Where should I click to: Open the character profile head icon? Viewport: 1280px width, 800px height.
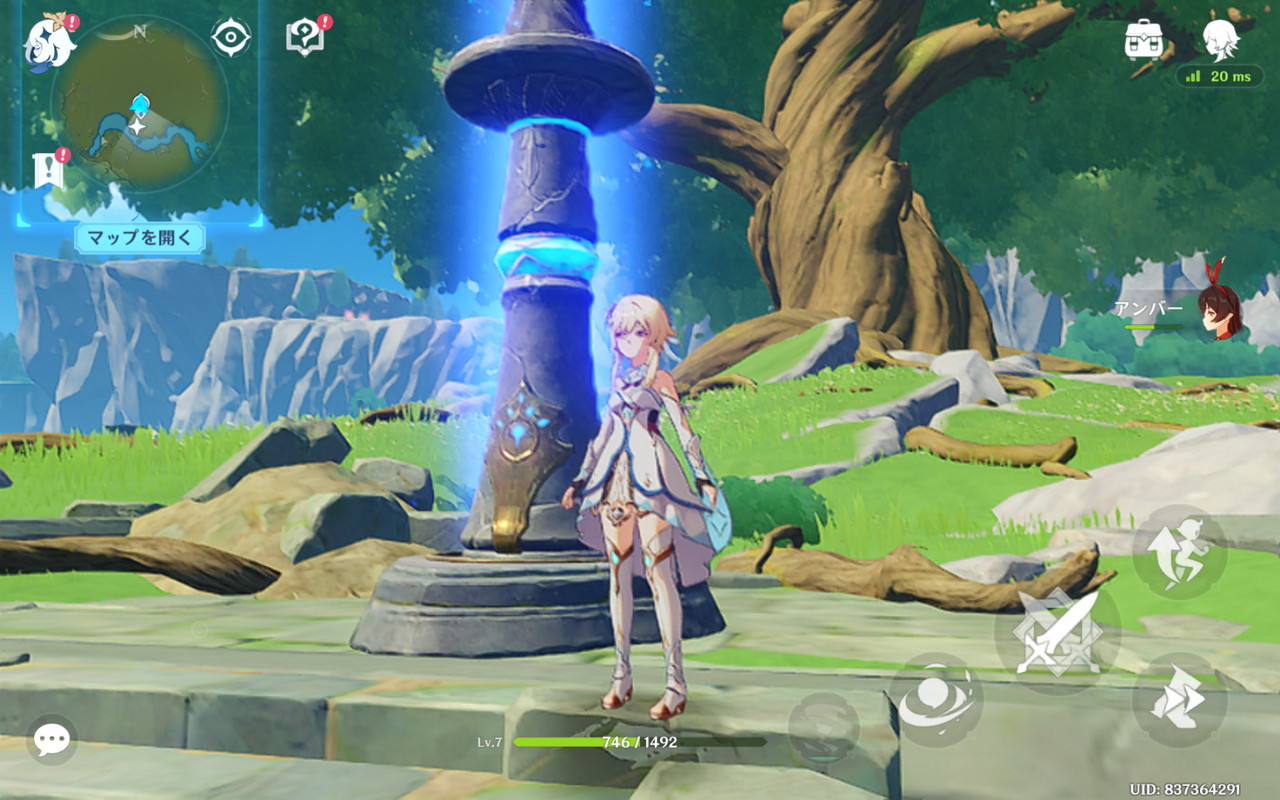[1220, 40]
